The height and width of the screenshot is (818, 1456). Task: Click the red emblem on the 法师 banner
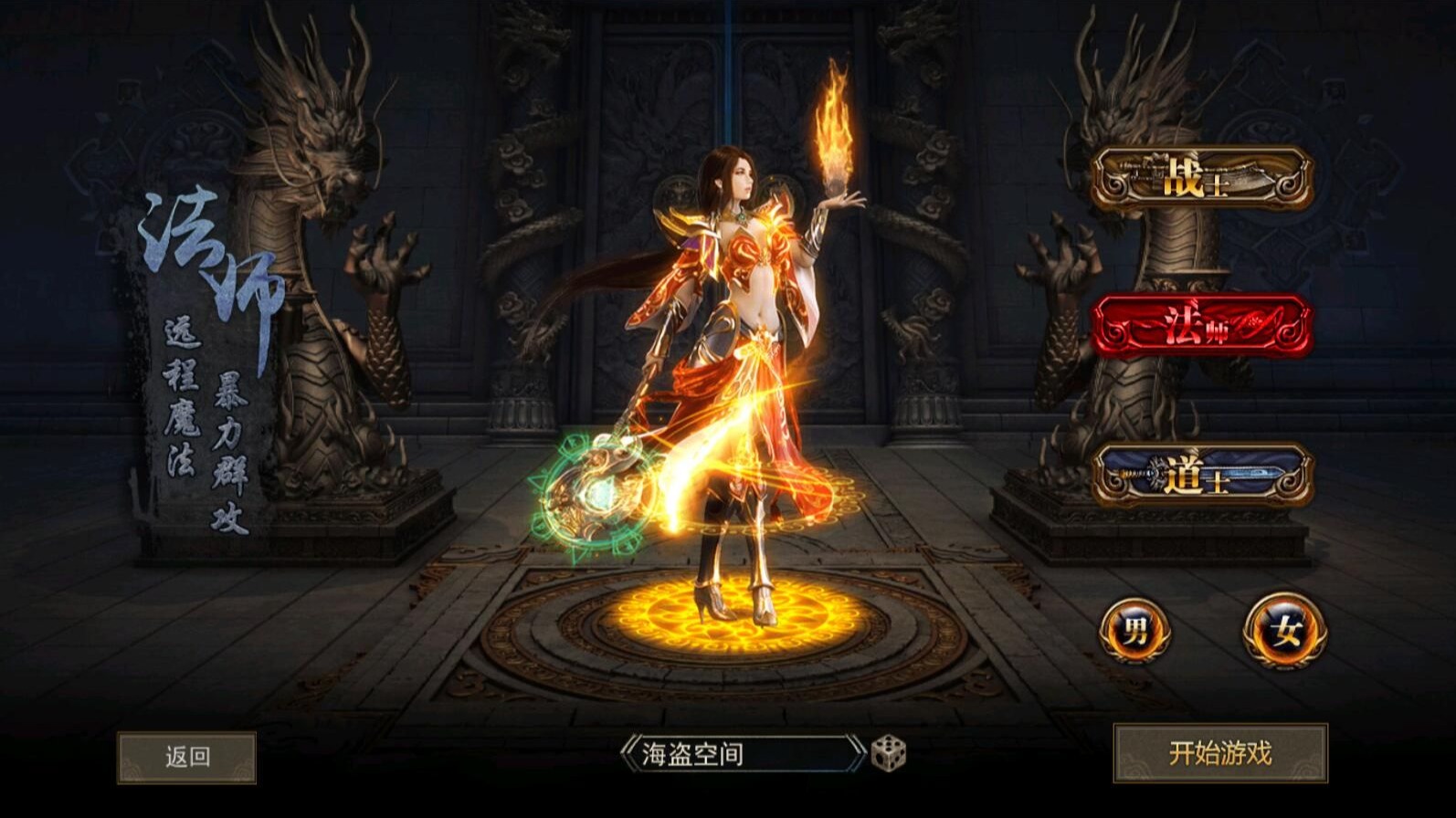(x=1255, y=323)
